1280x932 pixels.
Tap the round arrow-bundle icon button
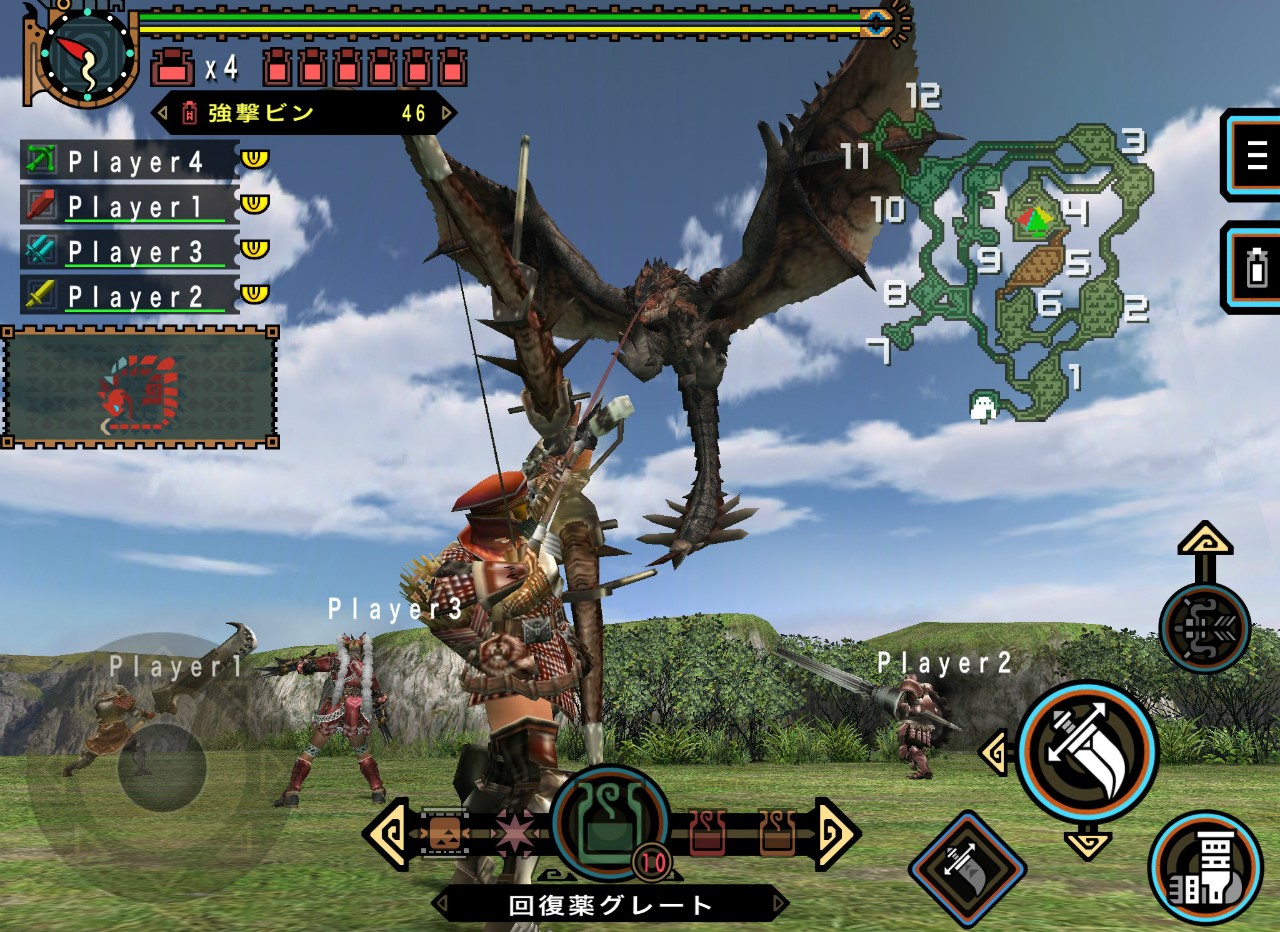1204,629
